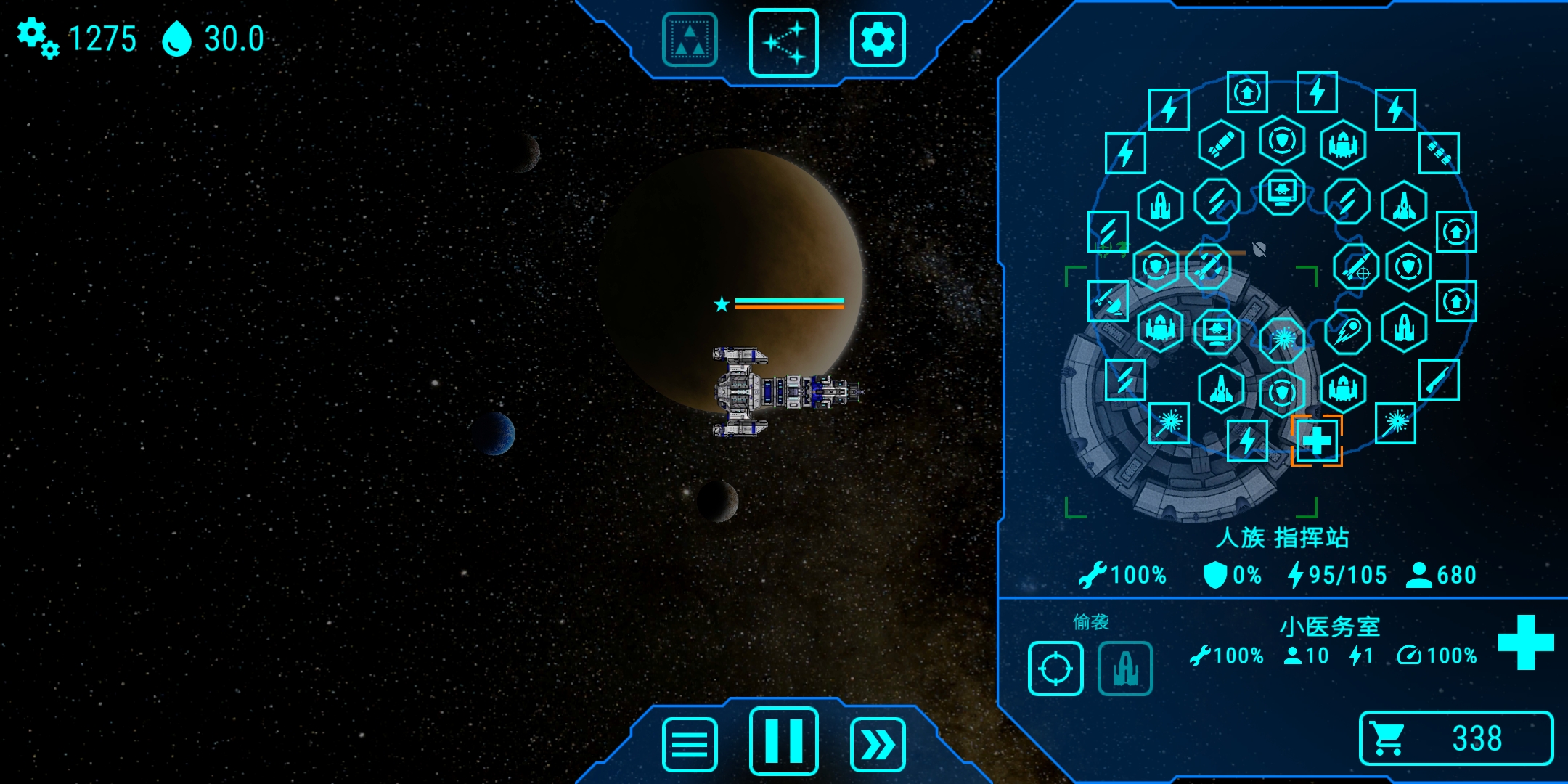Select the comet fireball module
Viewport: 1568px width, 784px height.
(1347, 330)
